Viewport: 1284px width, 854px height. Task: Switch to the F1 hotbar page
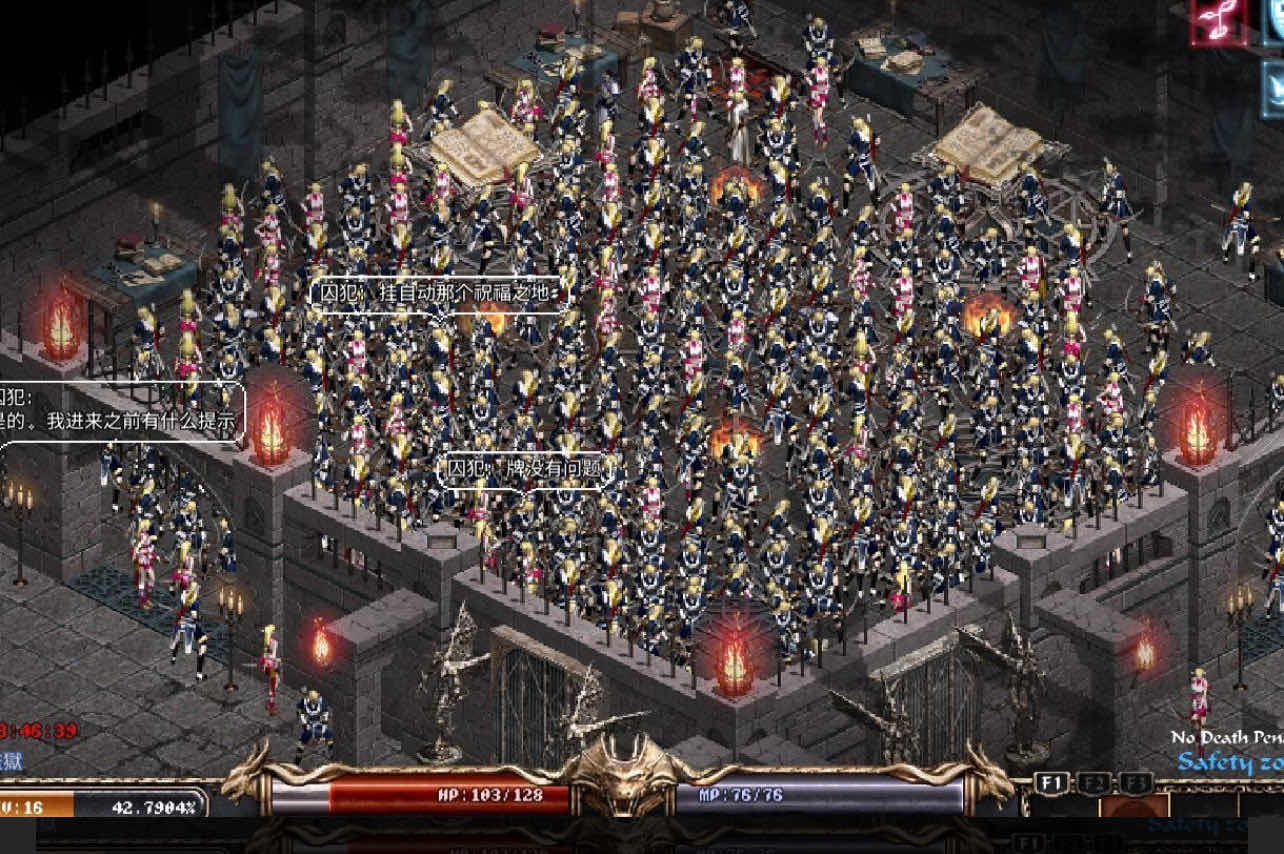[x=1052, y=783]
